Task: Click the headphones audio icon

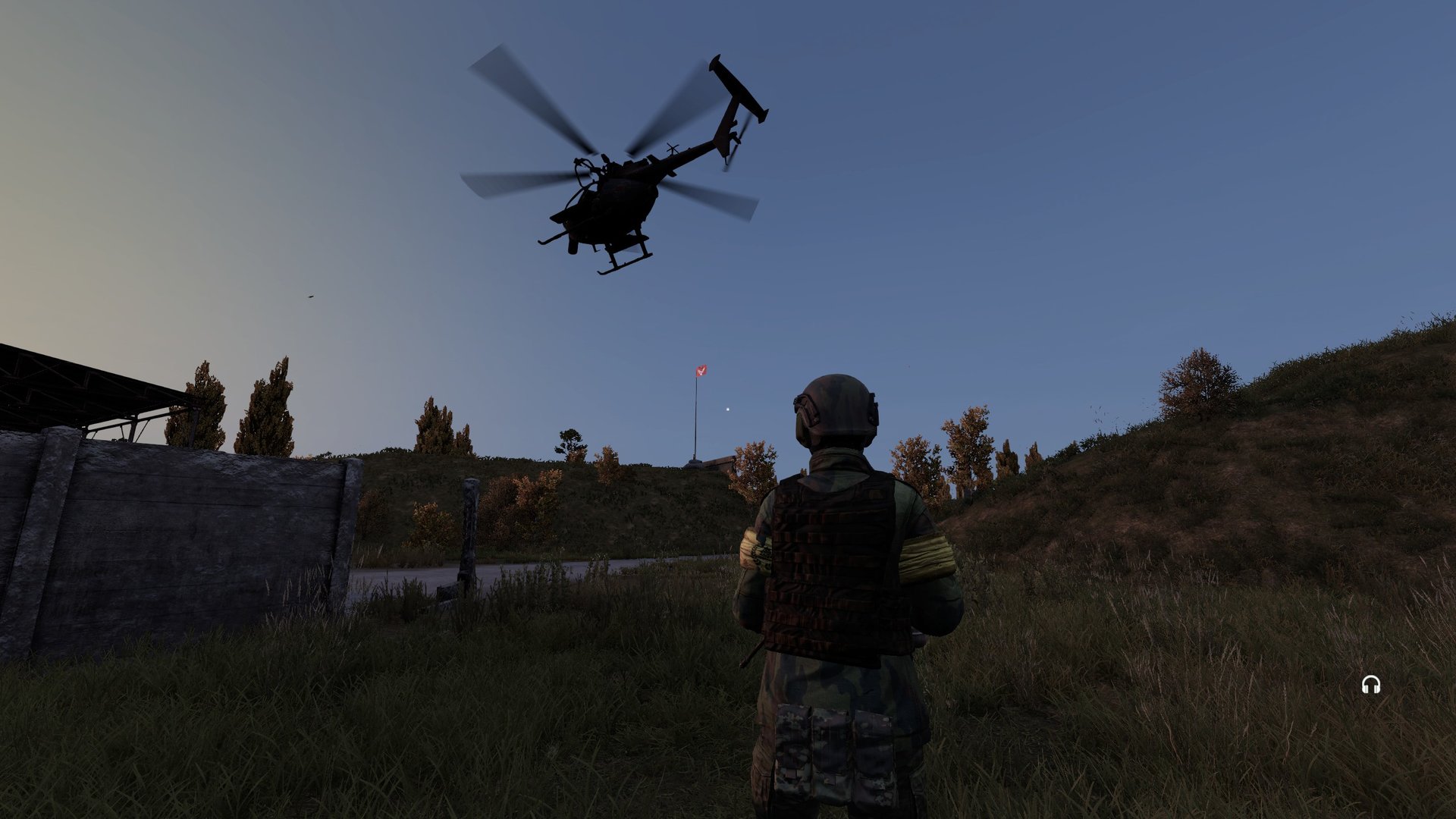Action: [x=1370, y=685]
